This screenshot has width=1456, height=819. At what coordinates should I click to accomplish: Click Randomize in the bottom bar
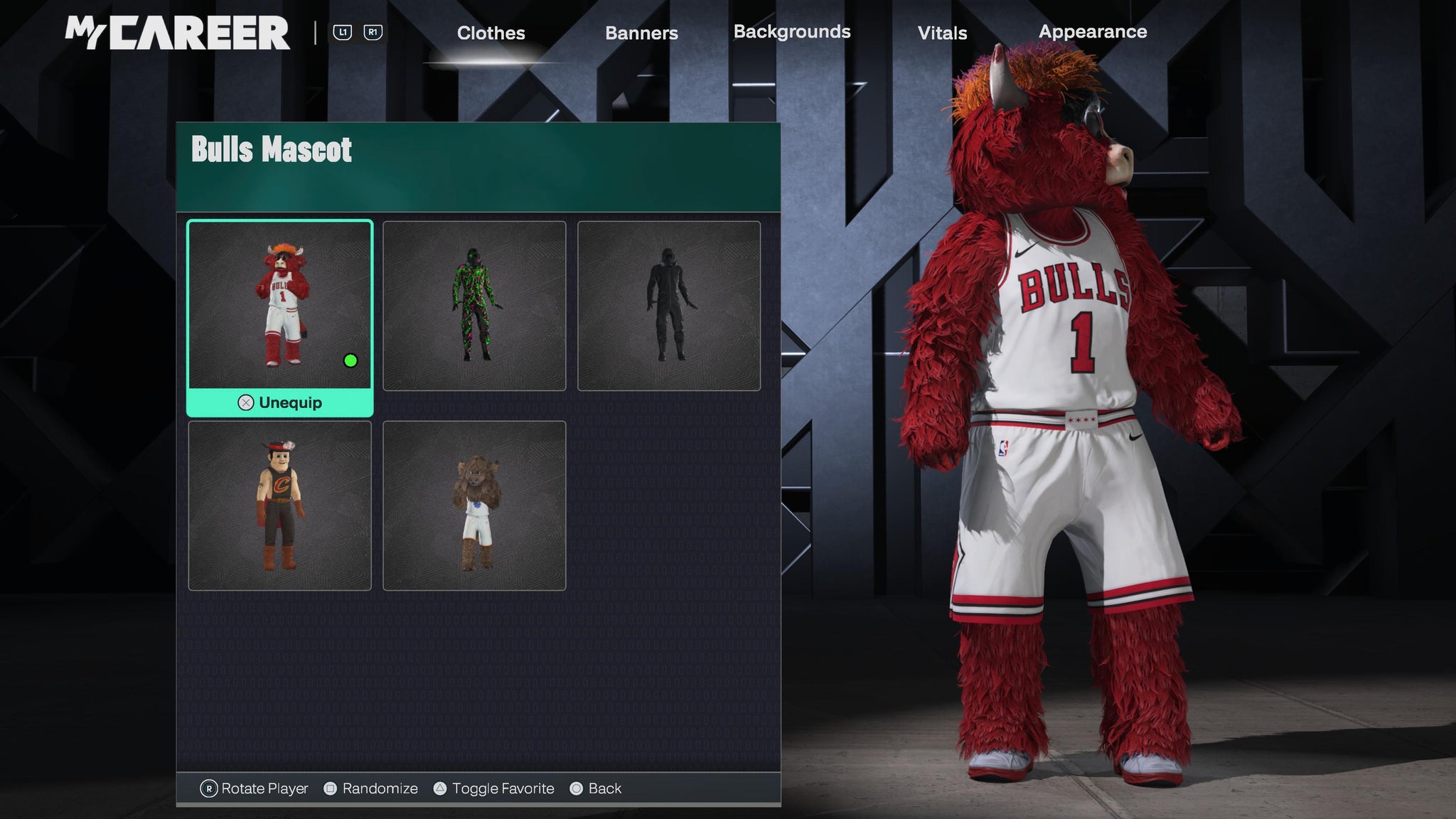click(x=371, y=788)
